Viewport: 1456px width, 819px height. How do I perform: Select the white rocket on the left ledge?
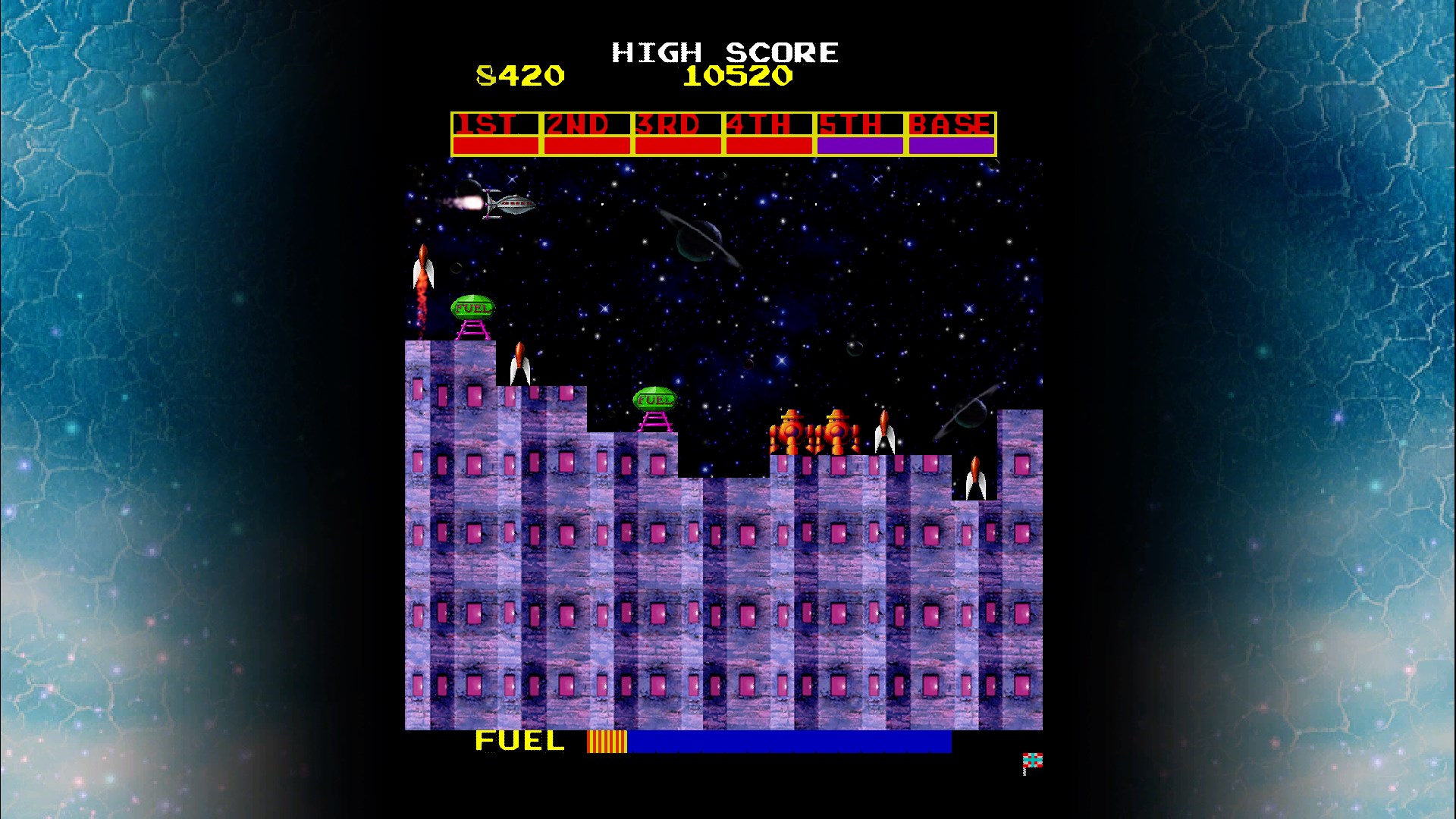[x=520, y=364]
